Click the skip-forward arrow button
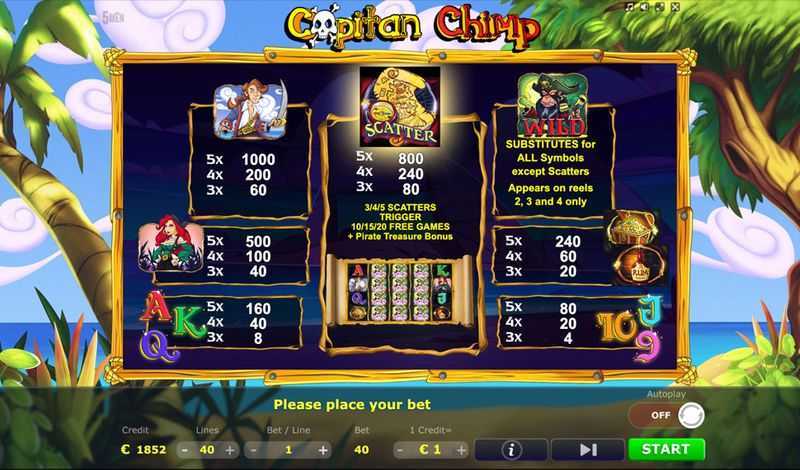Viewport: 800px width, 470px height. click(587, 449)
